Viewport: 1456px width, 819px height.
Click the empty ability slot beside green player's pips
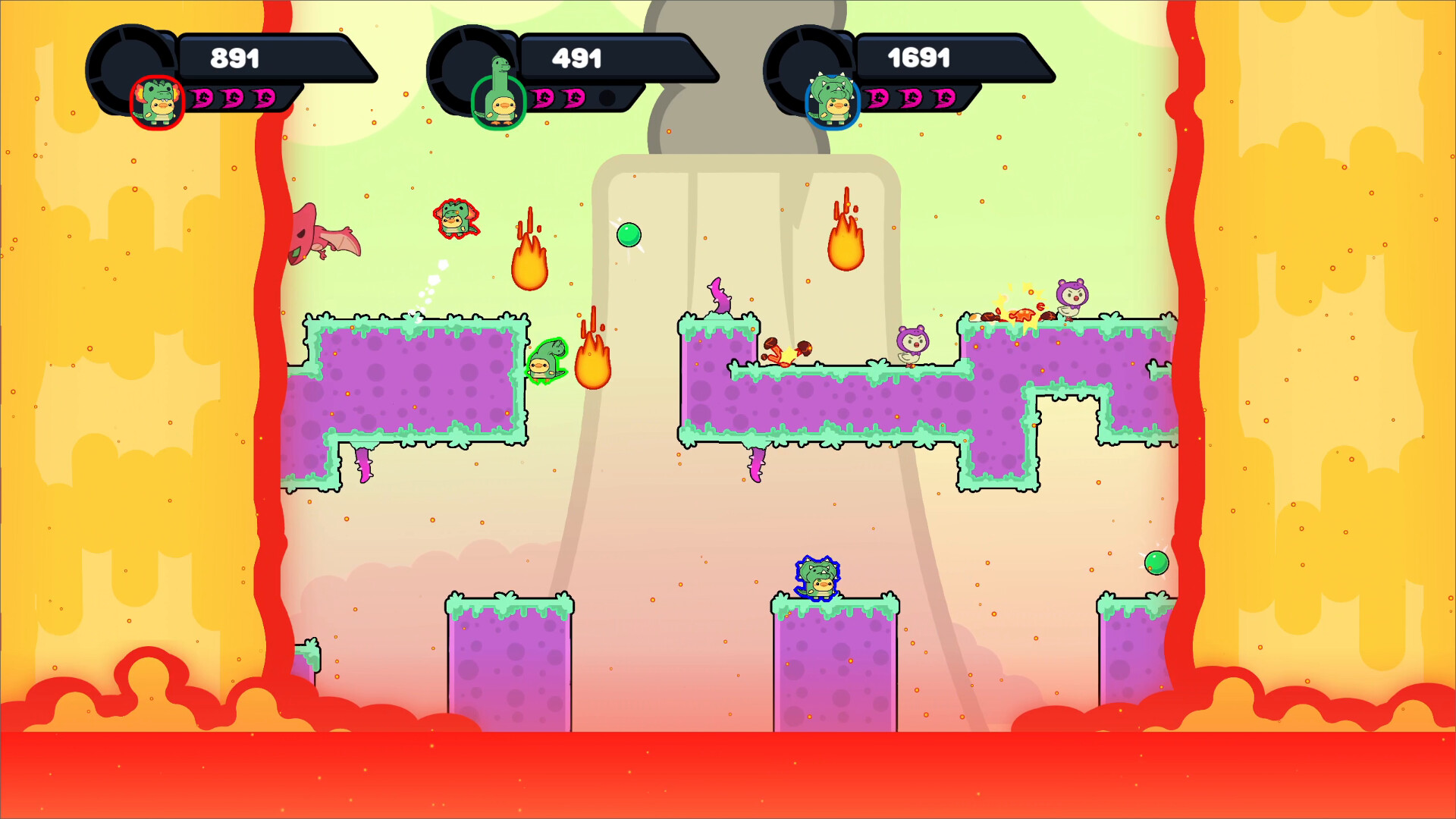click(607, 97)
